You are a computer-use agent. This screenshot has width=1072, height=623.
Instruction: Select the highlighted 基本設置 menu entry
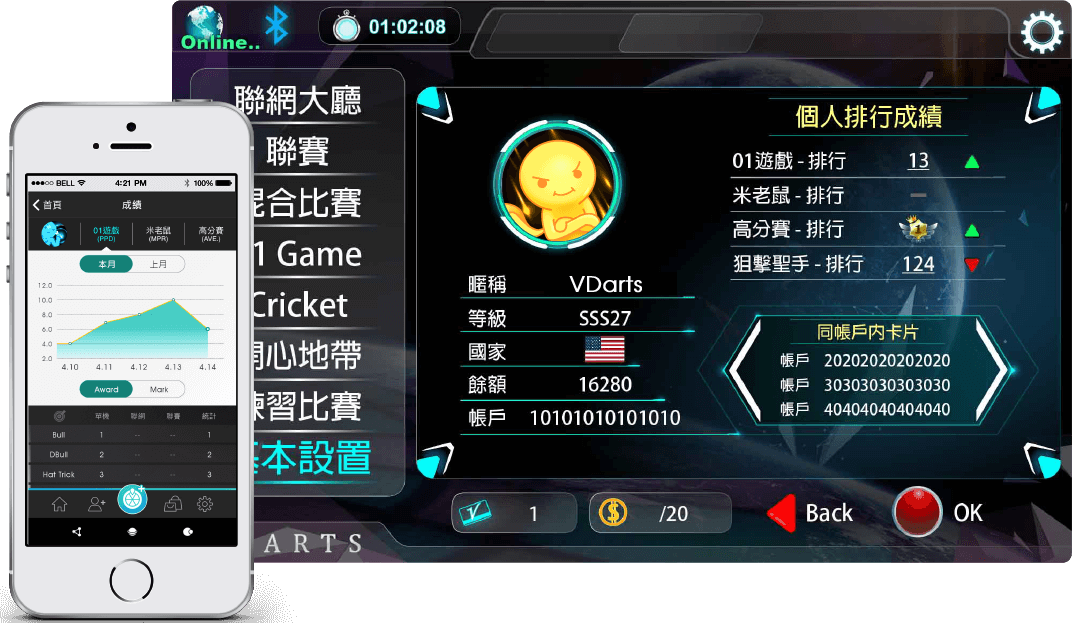coord(312,458)
